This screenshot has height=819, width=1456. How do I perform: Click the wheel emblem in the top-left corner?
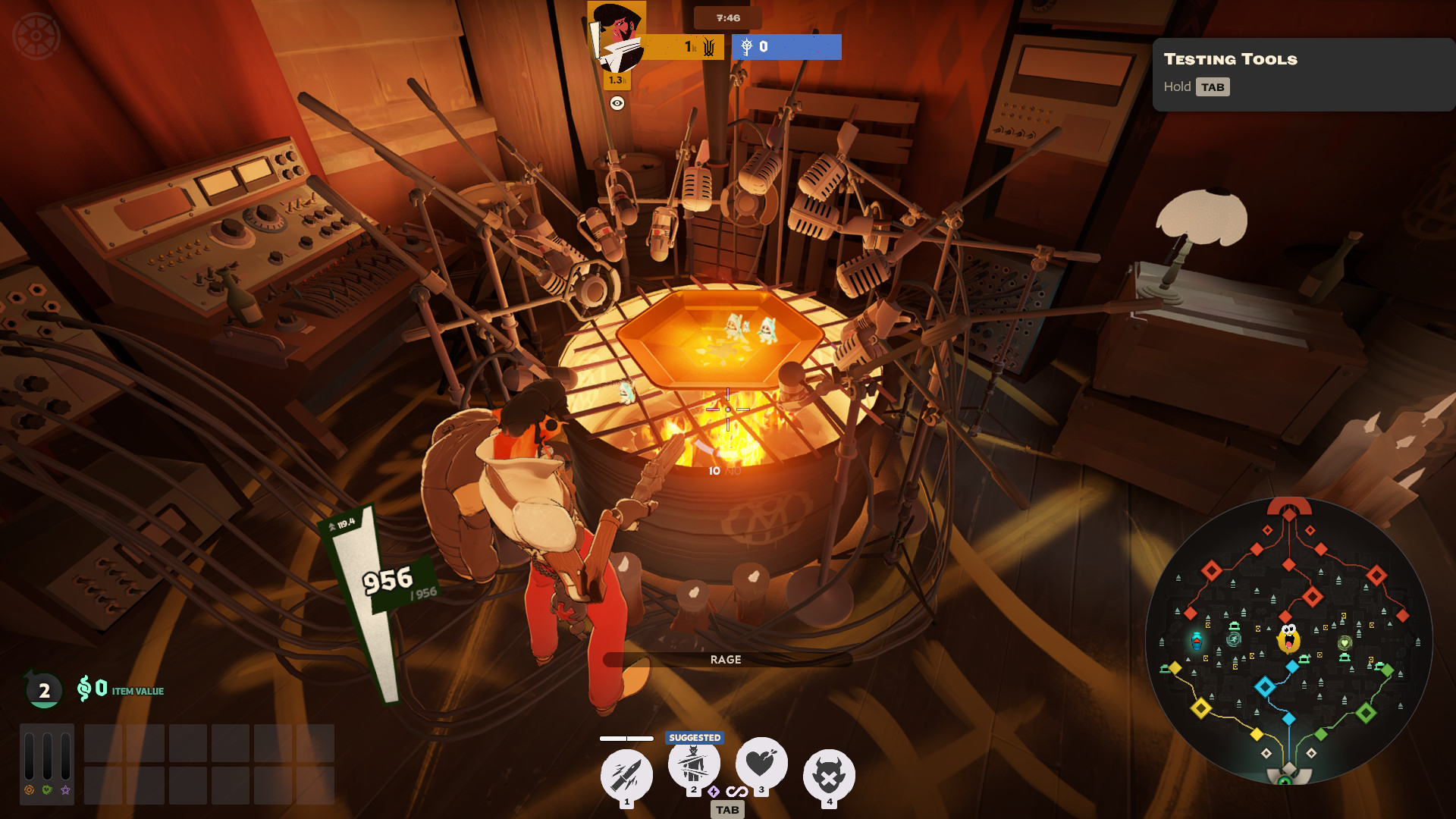click(36, 36)
